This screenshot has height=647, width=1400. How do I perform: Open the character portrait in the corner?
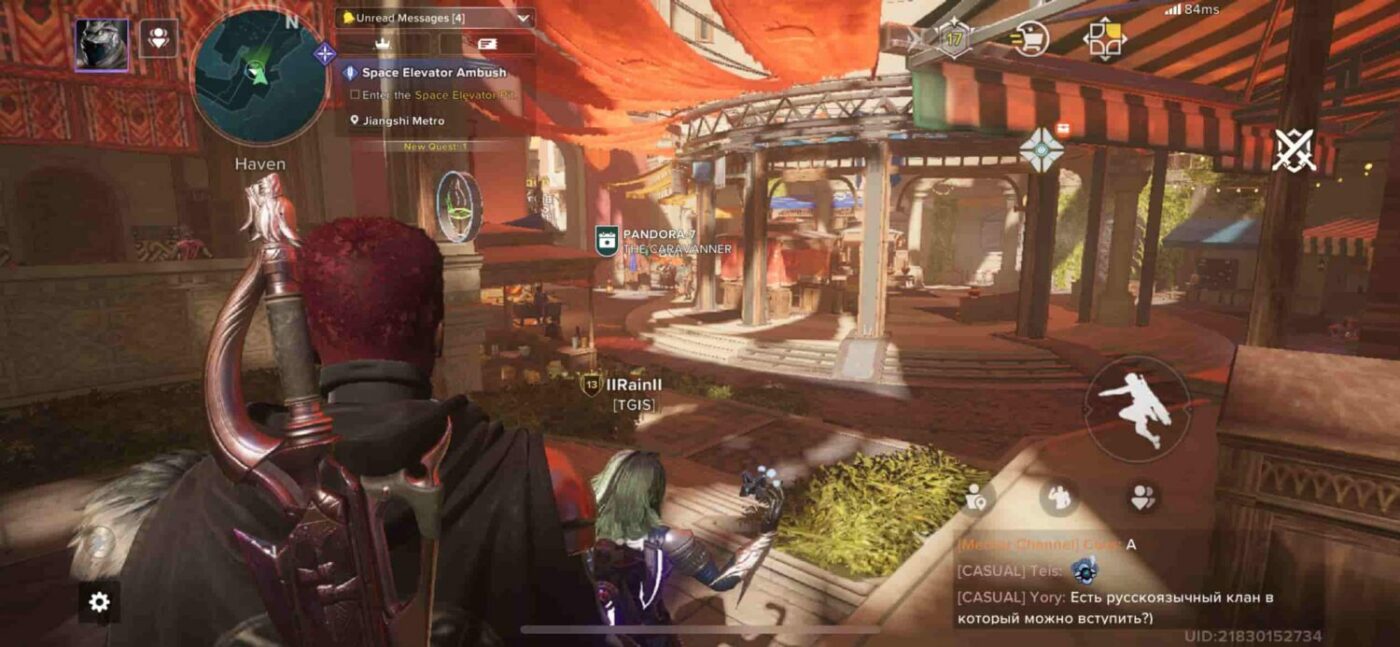coord(101,44)
